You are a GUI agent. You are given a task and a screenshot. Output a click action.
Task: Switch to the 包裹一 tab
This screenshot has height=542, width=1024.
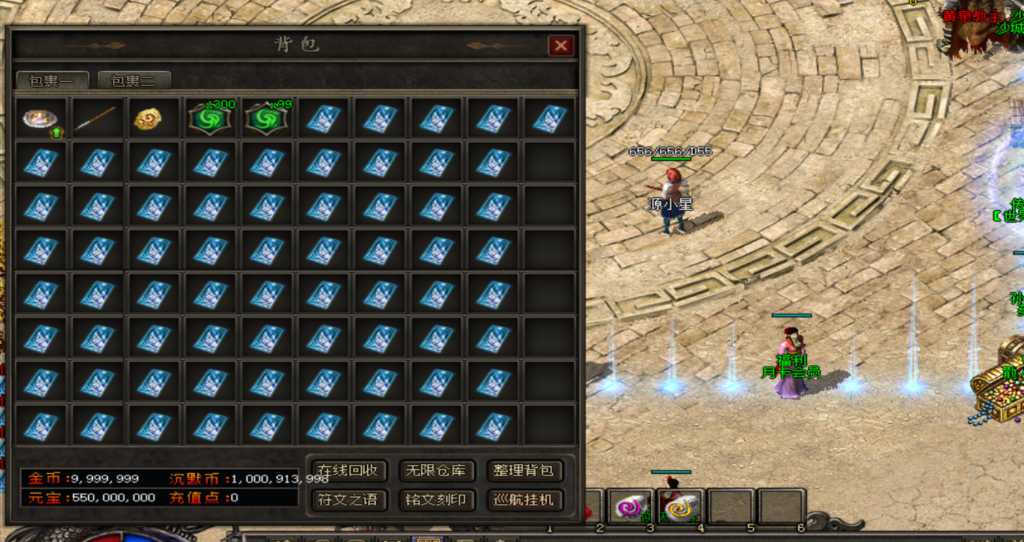pyautogui.click(x=52, y=81)
